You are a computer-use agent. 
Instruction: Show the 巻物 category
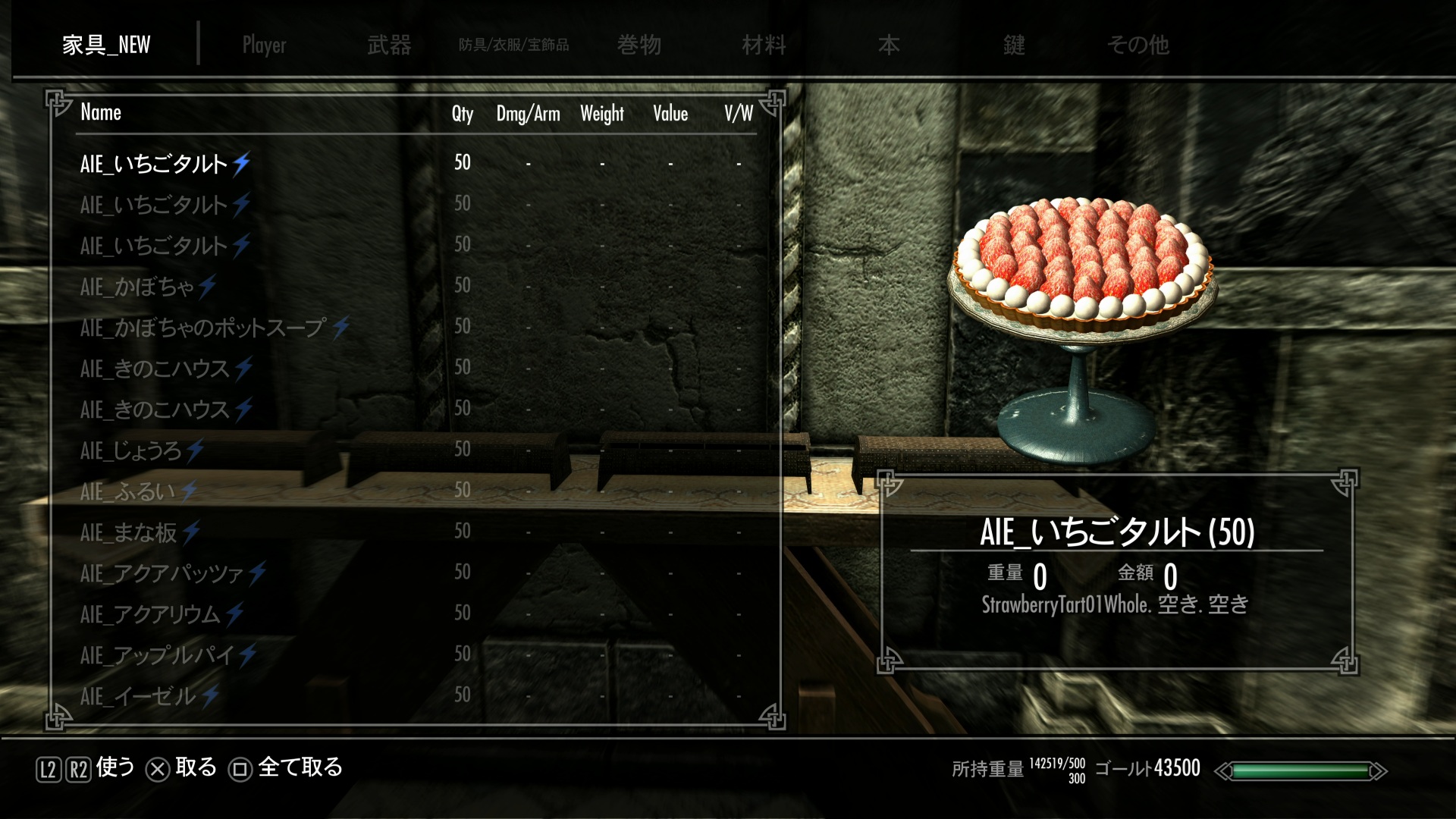[x=639, y=45]
